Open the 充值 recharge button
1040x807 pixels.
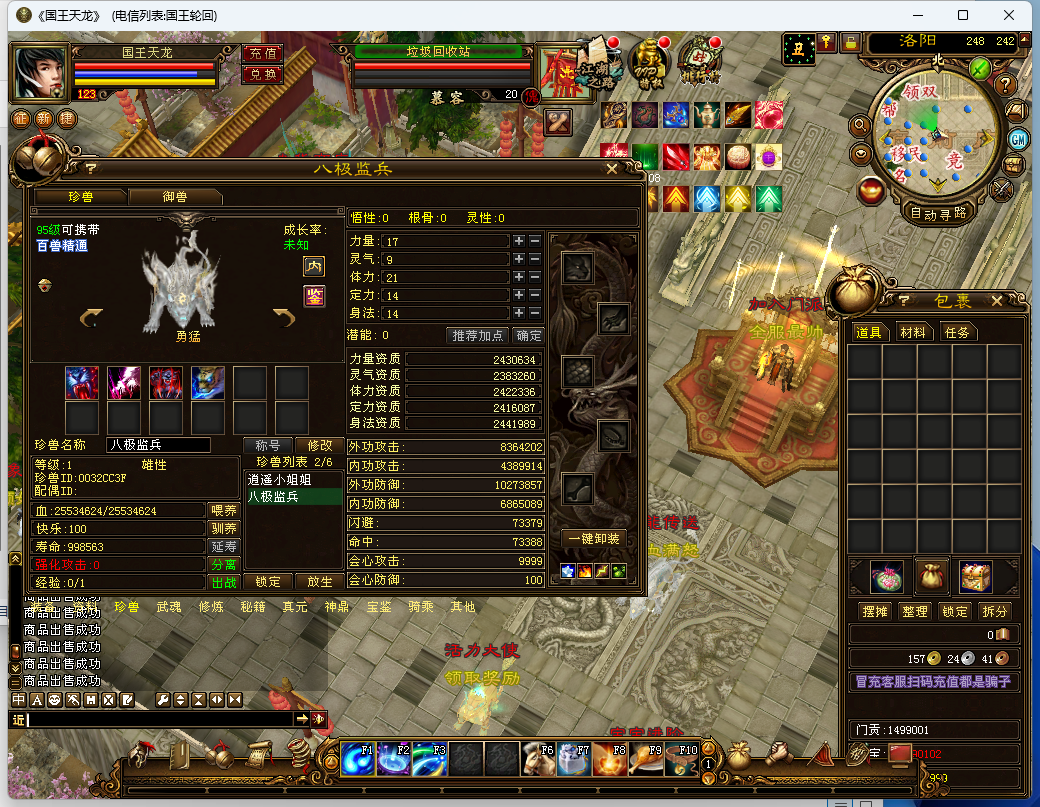262,54
